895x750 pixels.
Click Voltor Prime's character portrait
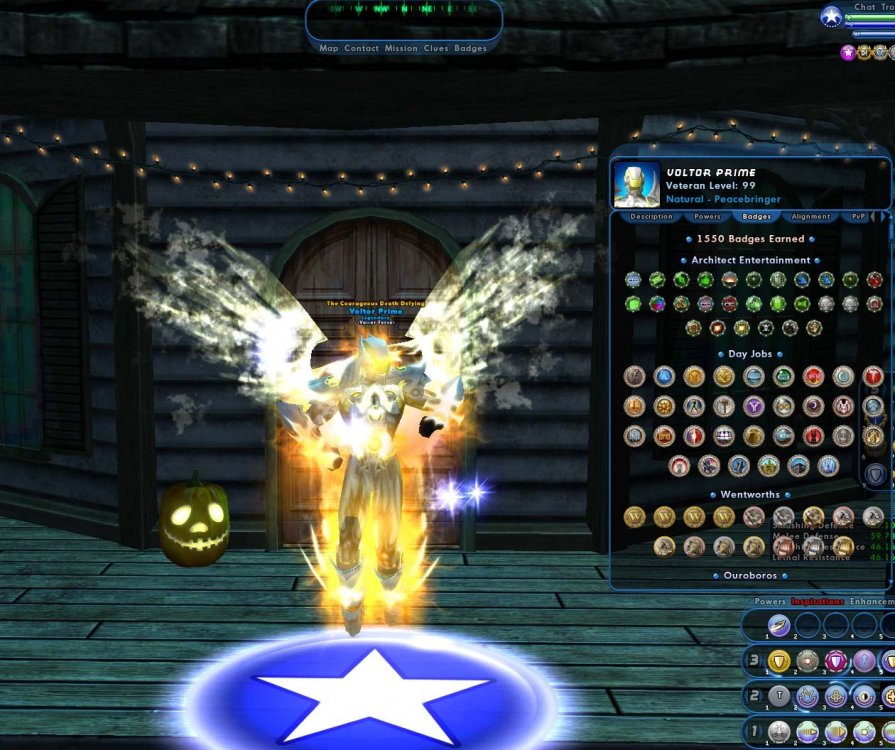point(637,185)
